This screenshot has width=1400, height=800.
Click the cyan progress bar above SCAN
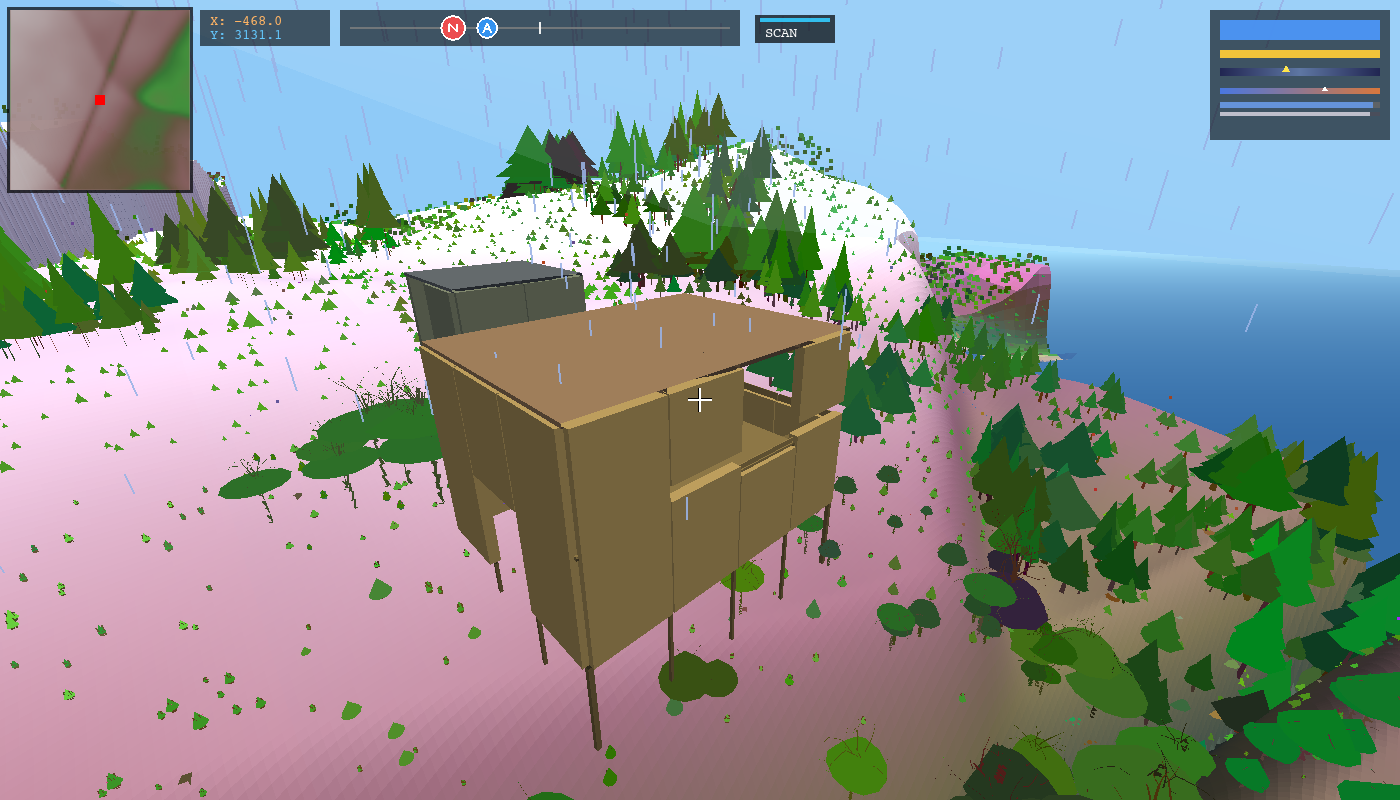point(795,18)
